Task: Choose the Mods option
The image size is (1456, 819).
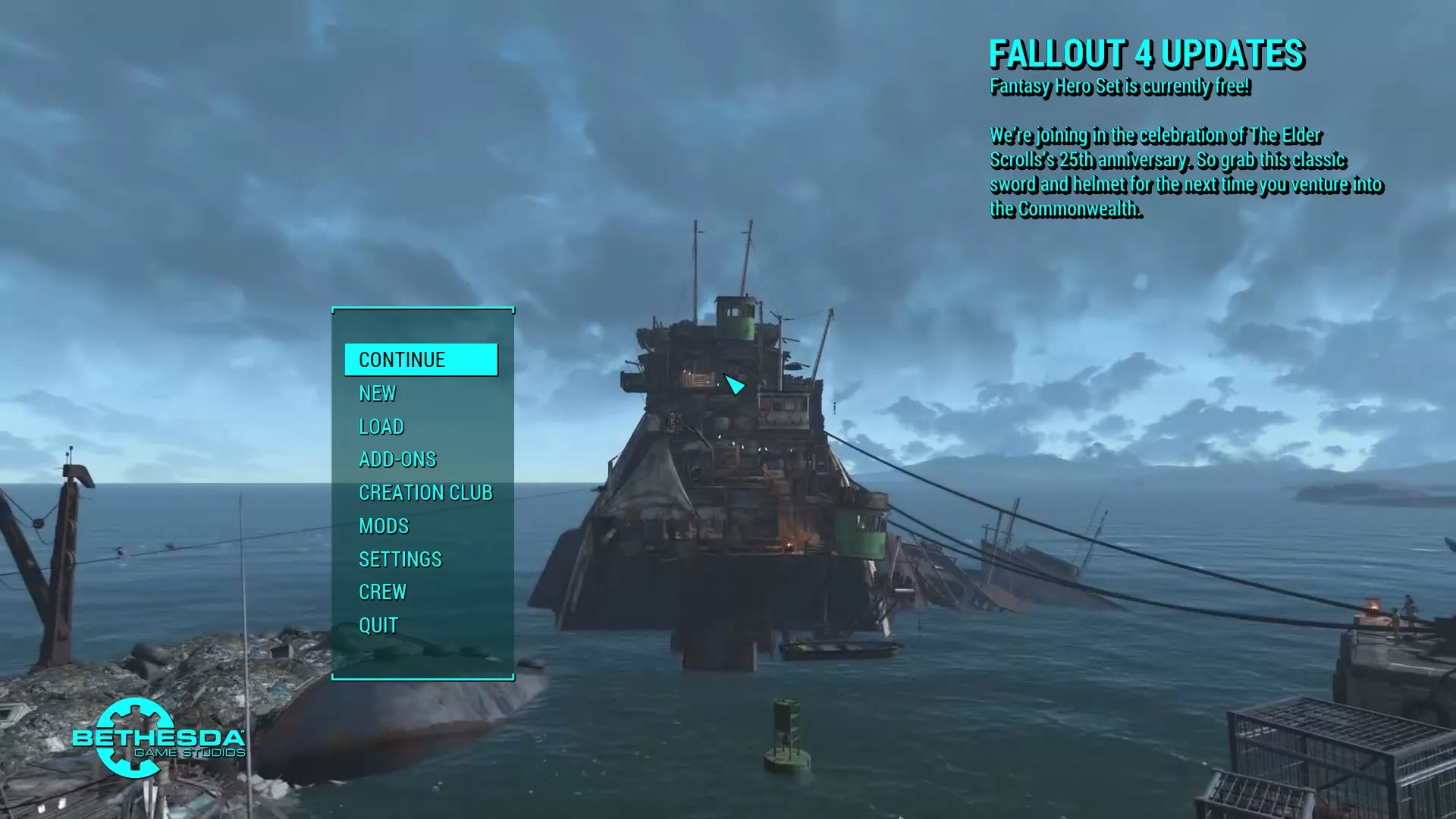Action: tap(384, 526)
